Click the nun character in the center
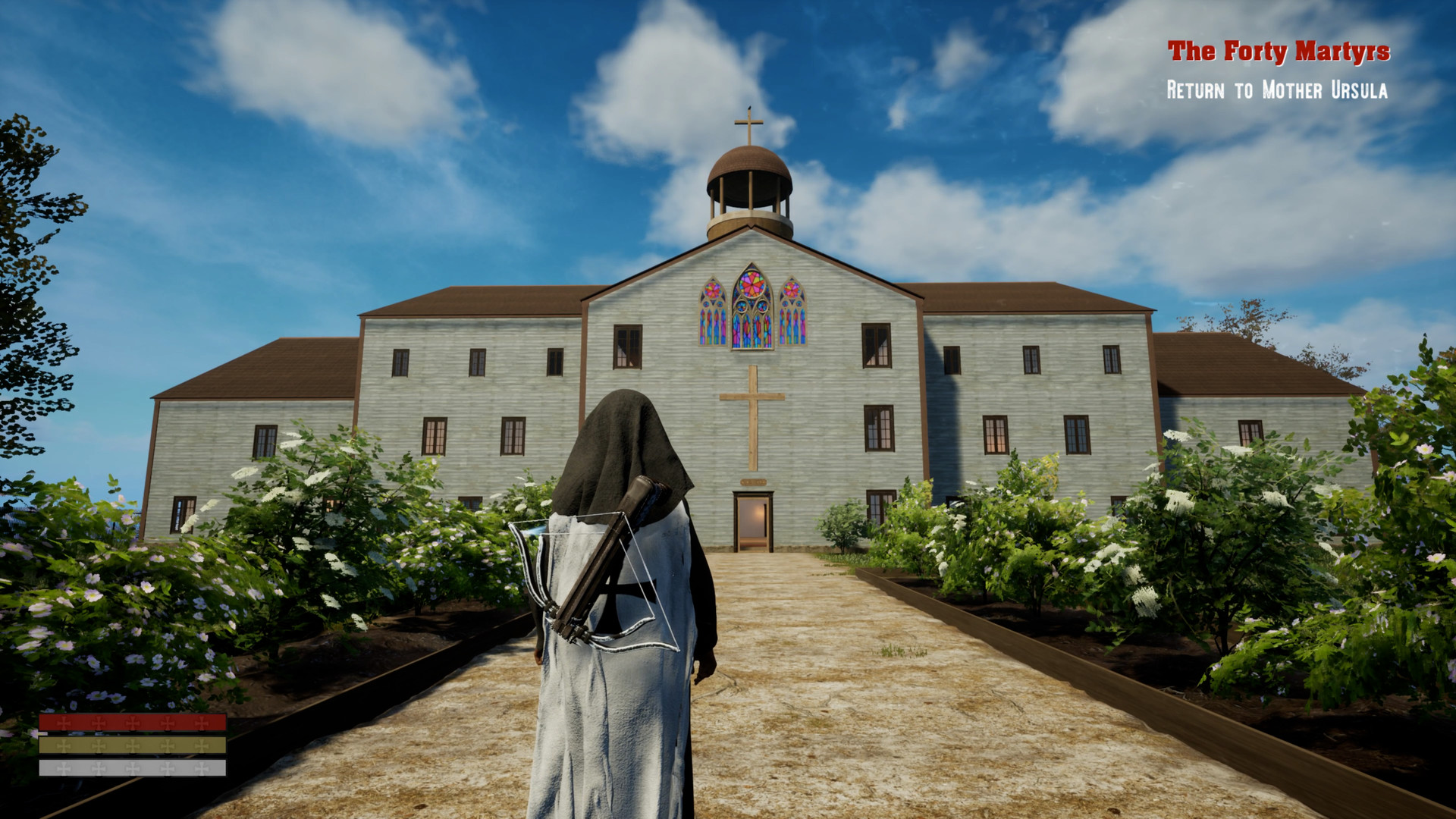 click(622, 607)
